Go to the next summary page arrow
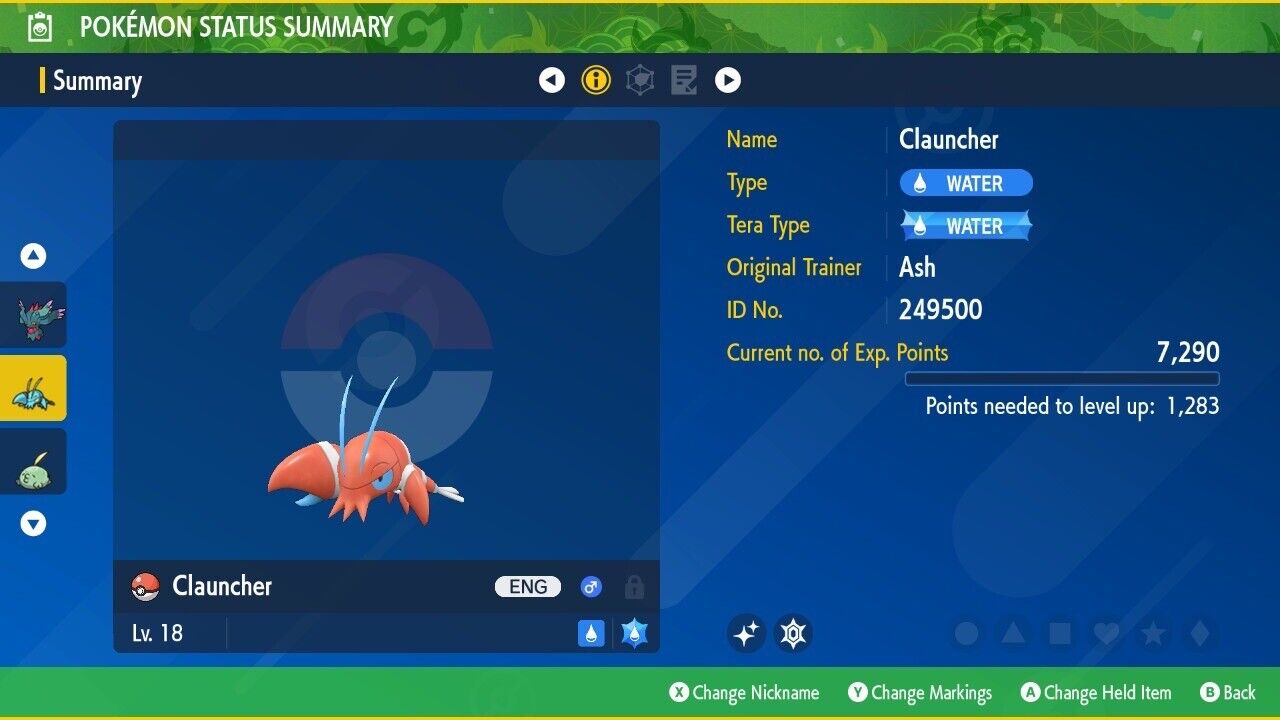1280x720 pixels. coord(728,80)
